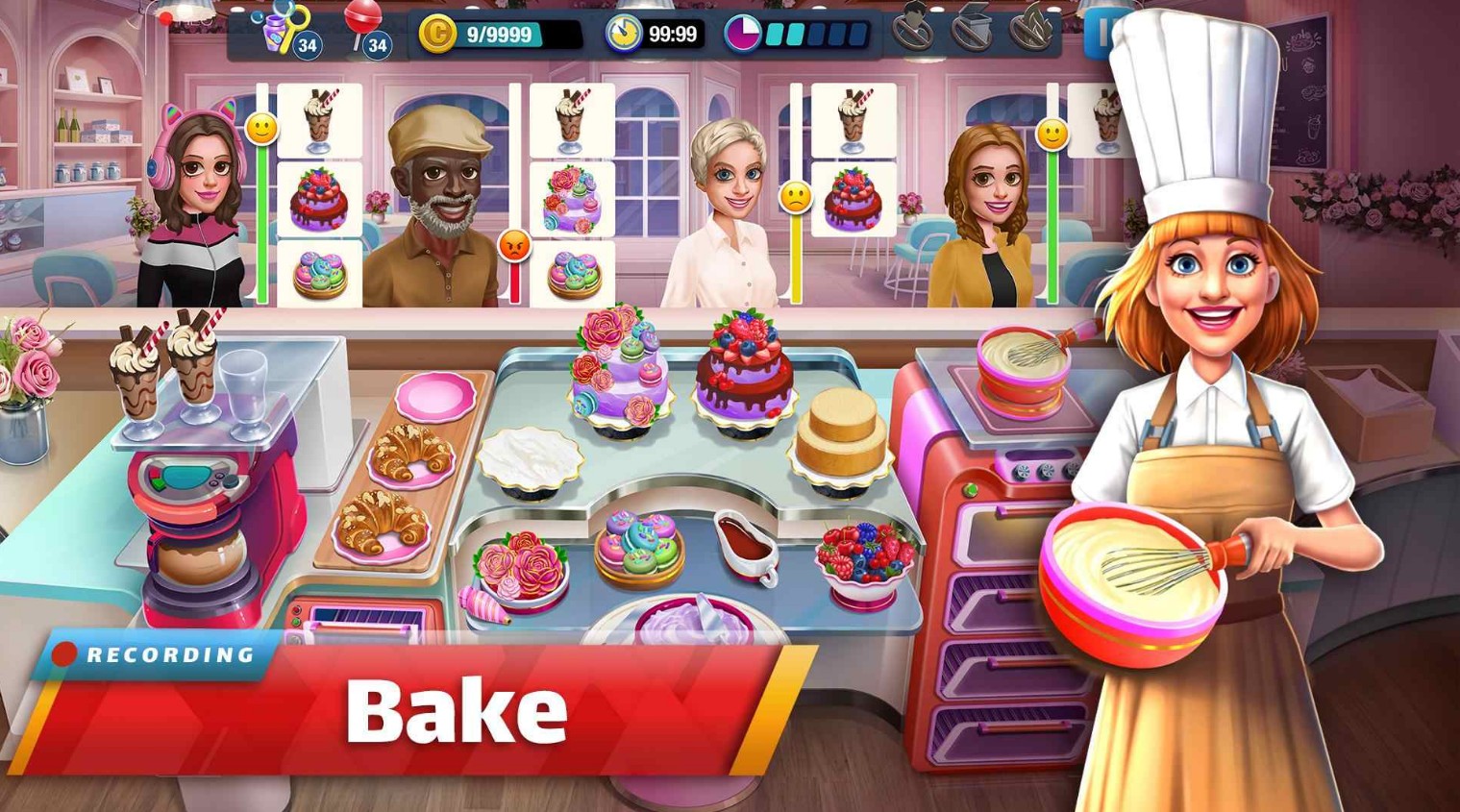Serve the finished berry chocolate cake
1460x812 pixels.
[x=745, y=370]
